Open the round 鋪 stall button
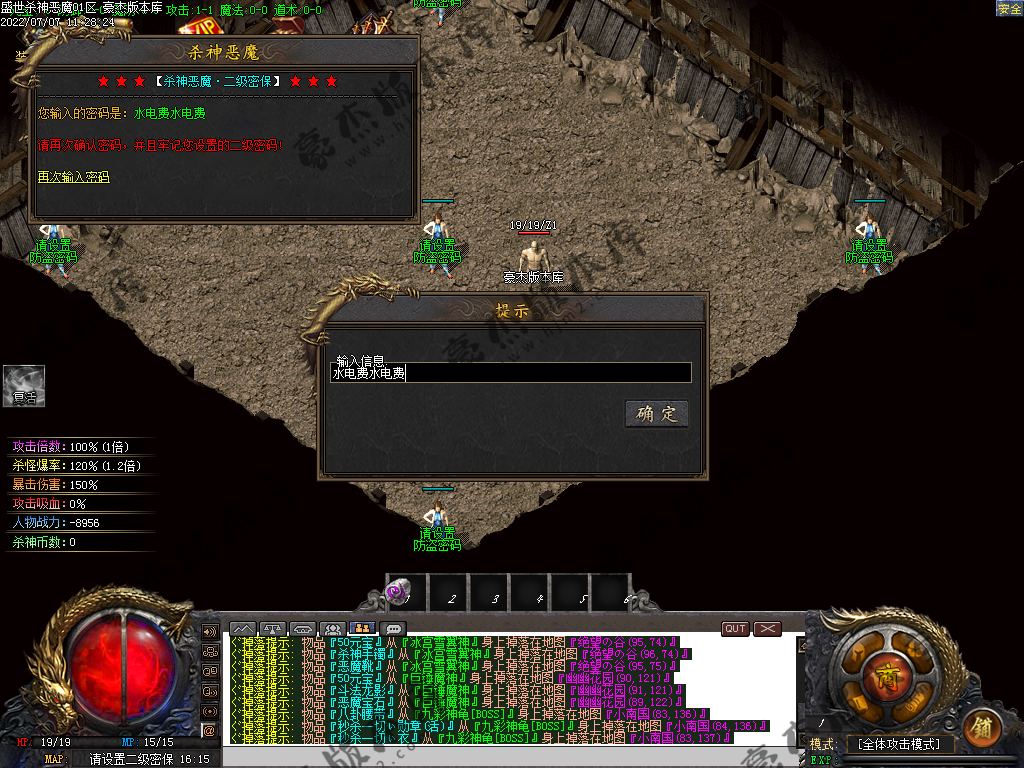 click(982, 727)
